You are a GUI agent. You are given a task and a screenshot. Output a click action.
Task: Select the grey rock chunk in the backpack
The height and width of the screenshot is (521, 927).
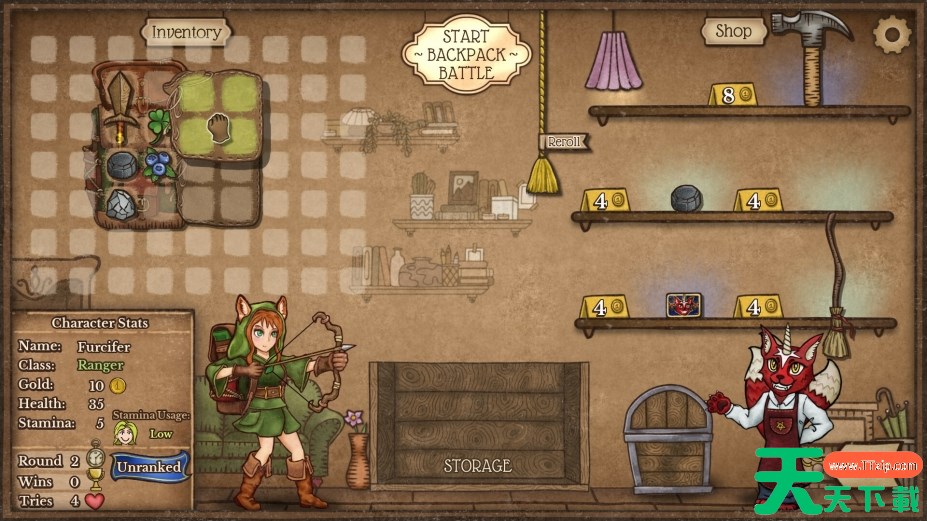coord(122,204)
